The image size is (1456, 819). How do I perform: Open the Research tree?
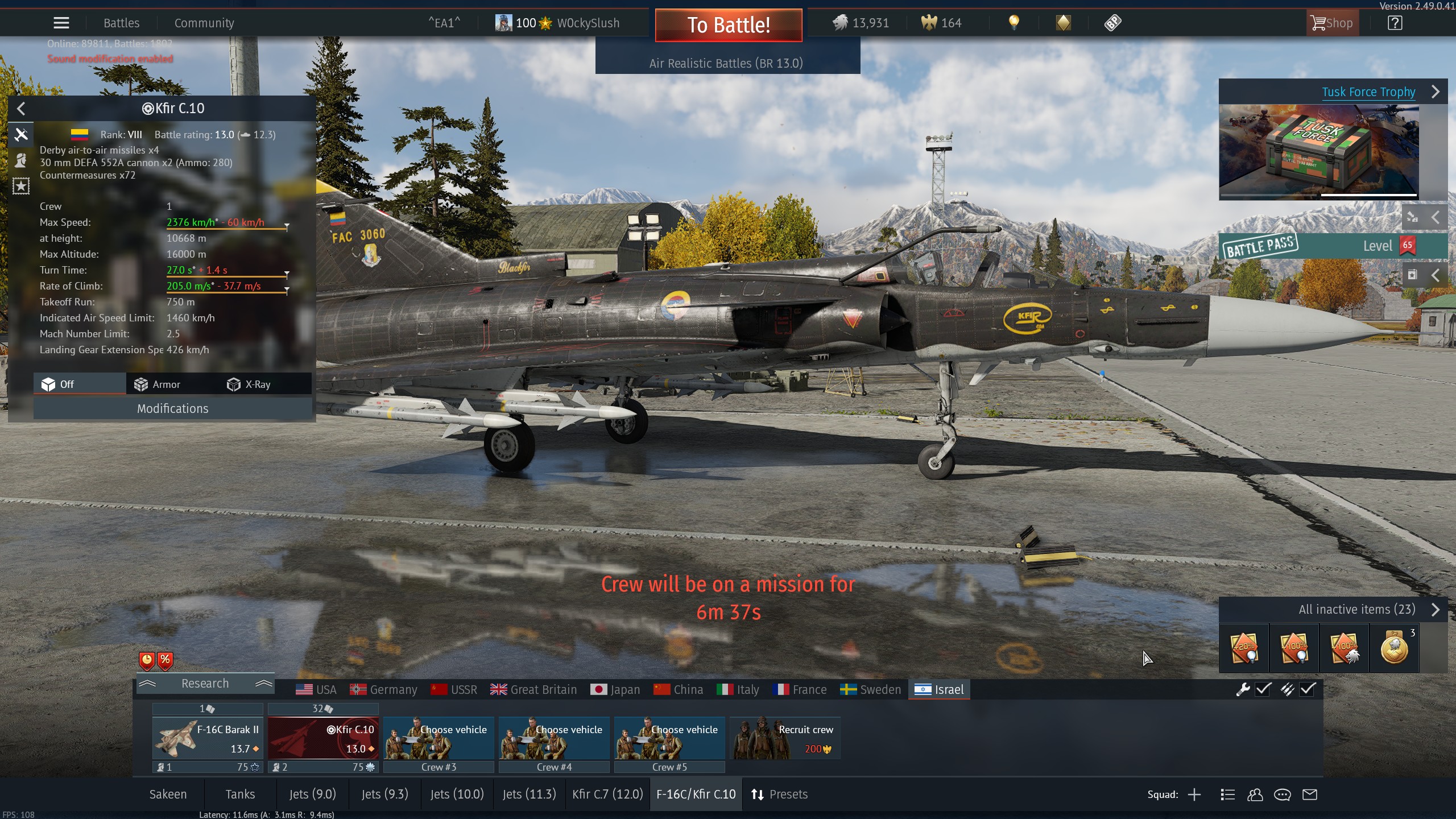(x=205, y=684)
